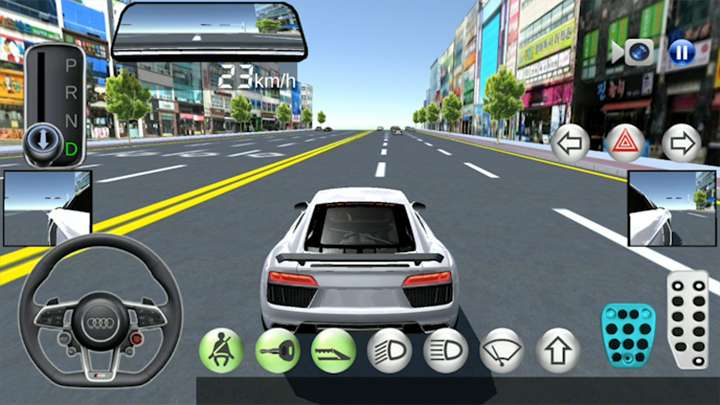The height and width of the screenshot is (405, 720).
Task: Pause the game with the blue pause button
Action: point(683,51)
